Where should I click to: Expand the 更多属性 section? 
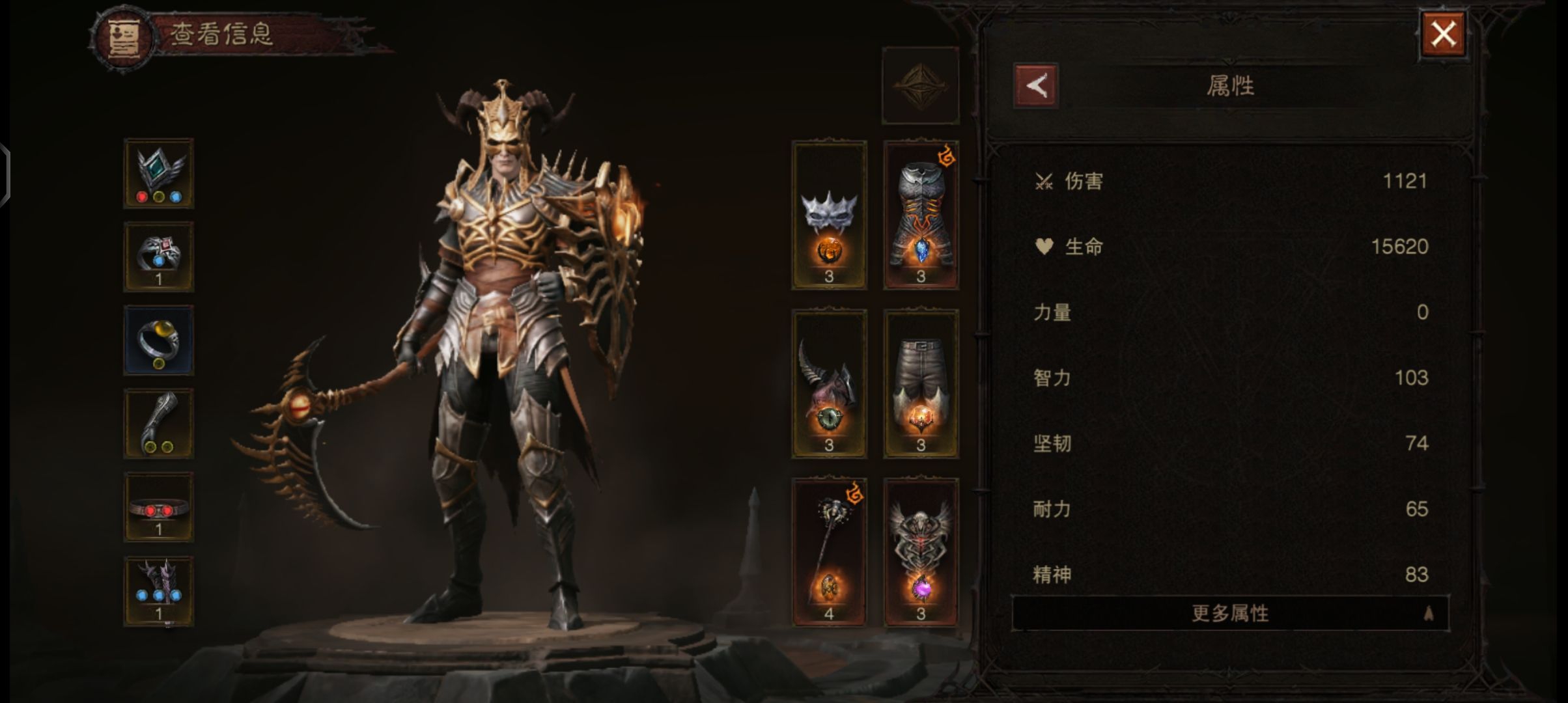1230,613
